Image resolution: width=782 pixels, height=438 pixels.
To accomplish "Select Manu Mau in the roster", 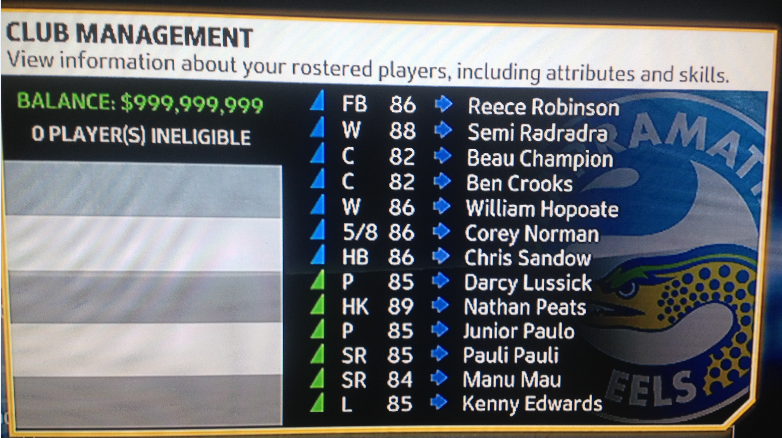I will 511,380.
